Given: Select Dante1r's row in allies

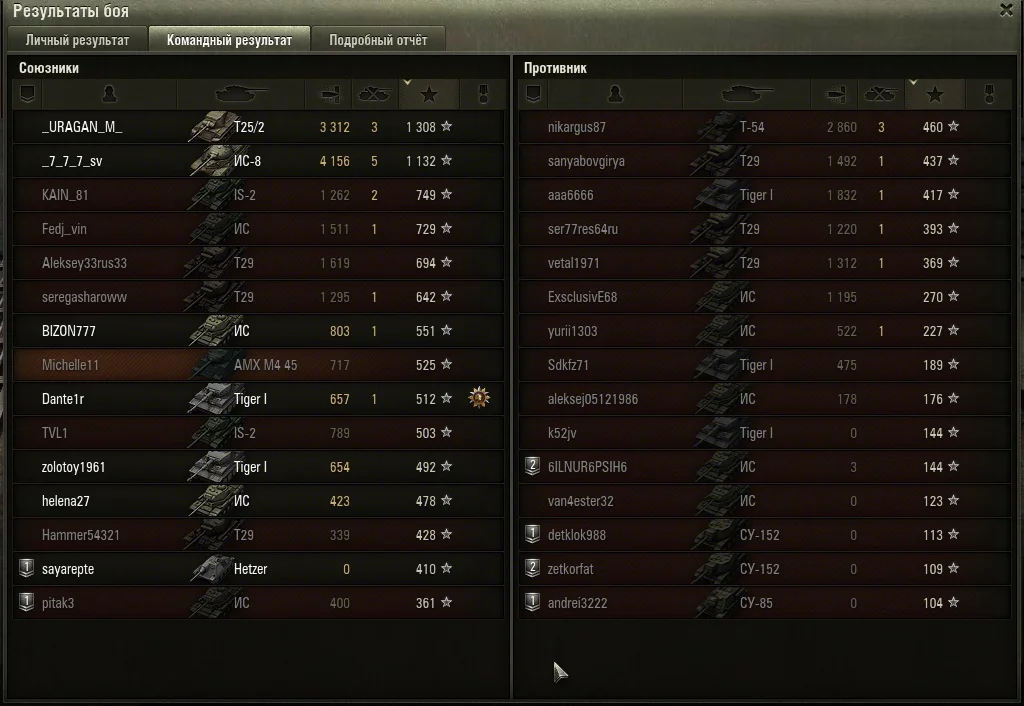Looking at the screenshot, I should coord(63,399).
